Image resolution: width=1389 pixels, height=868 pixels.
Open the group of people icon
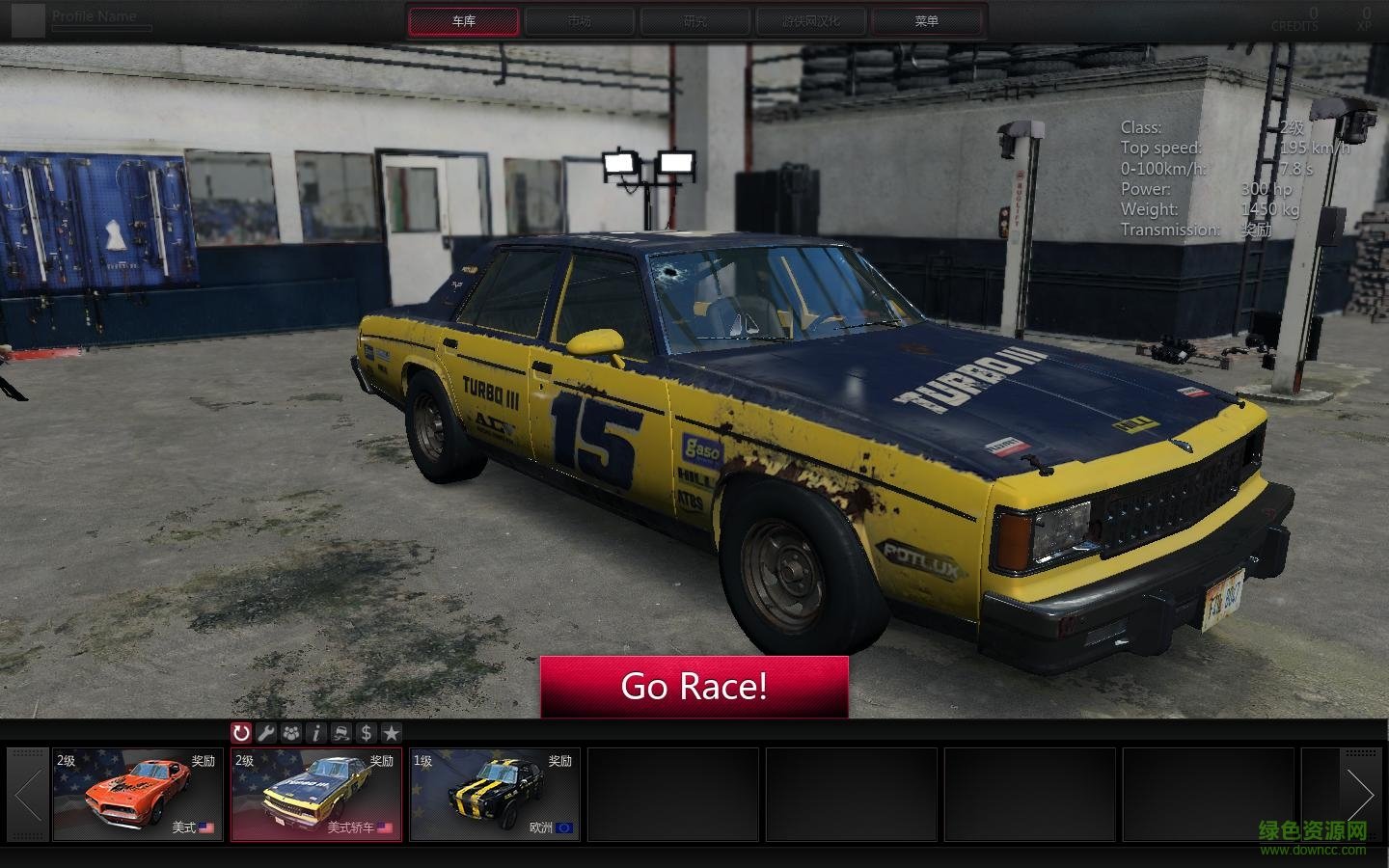tap(291, 733)
